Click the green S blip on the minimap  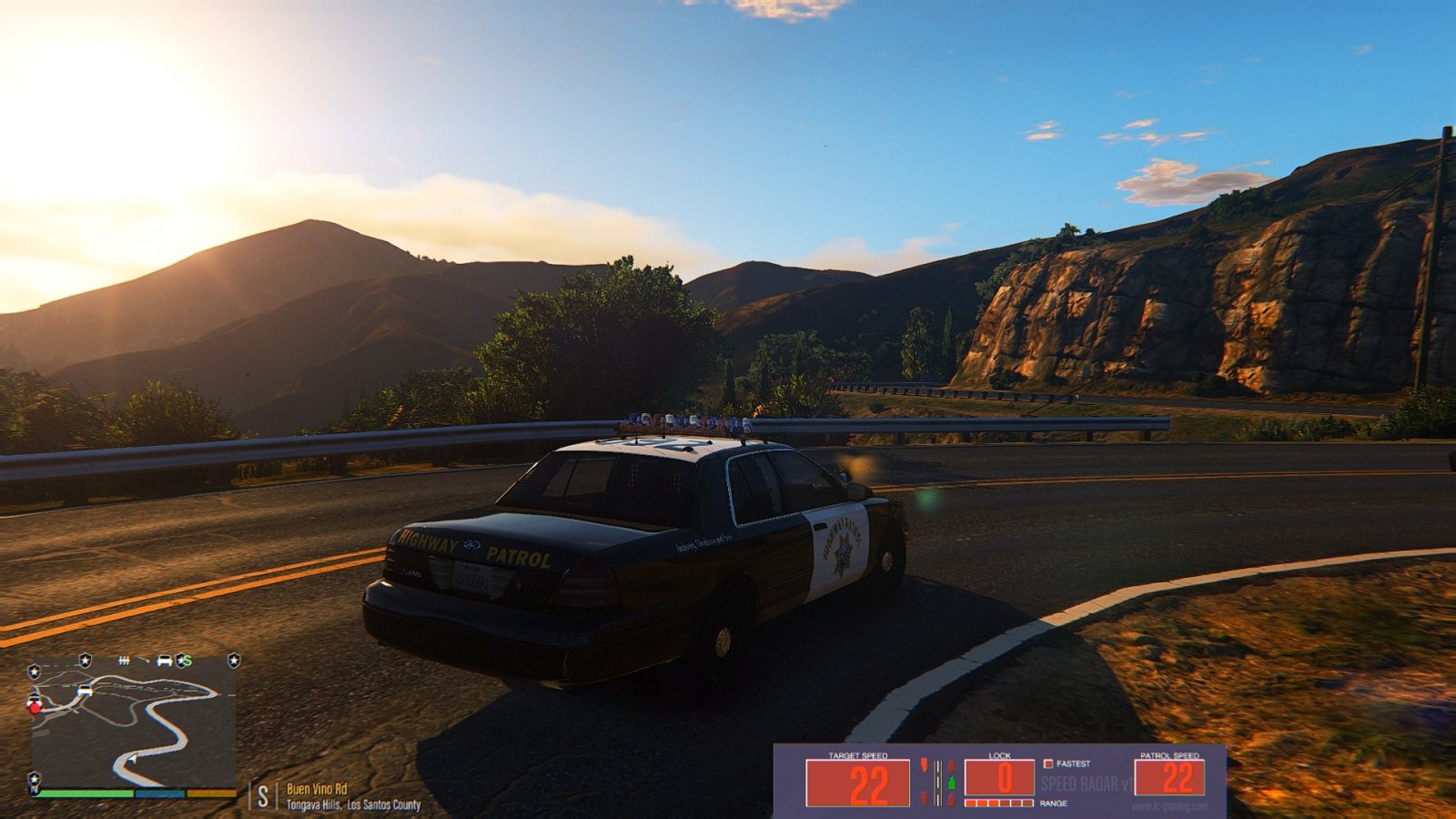point(186,660)
